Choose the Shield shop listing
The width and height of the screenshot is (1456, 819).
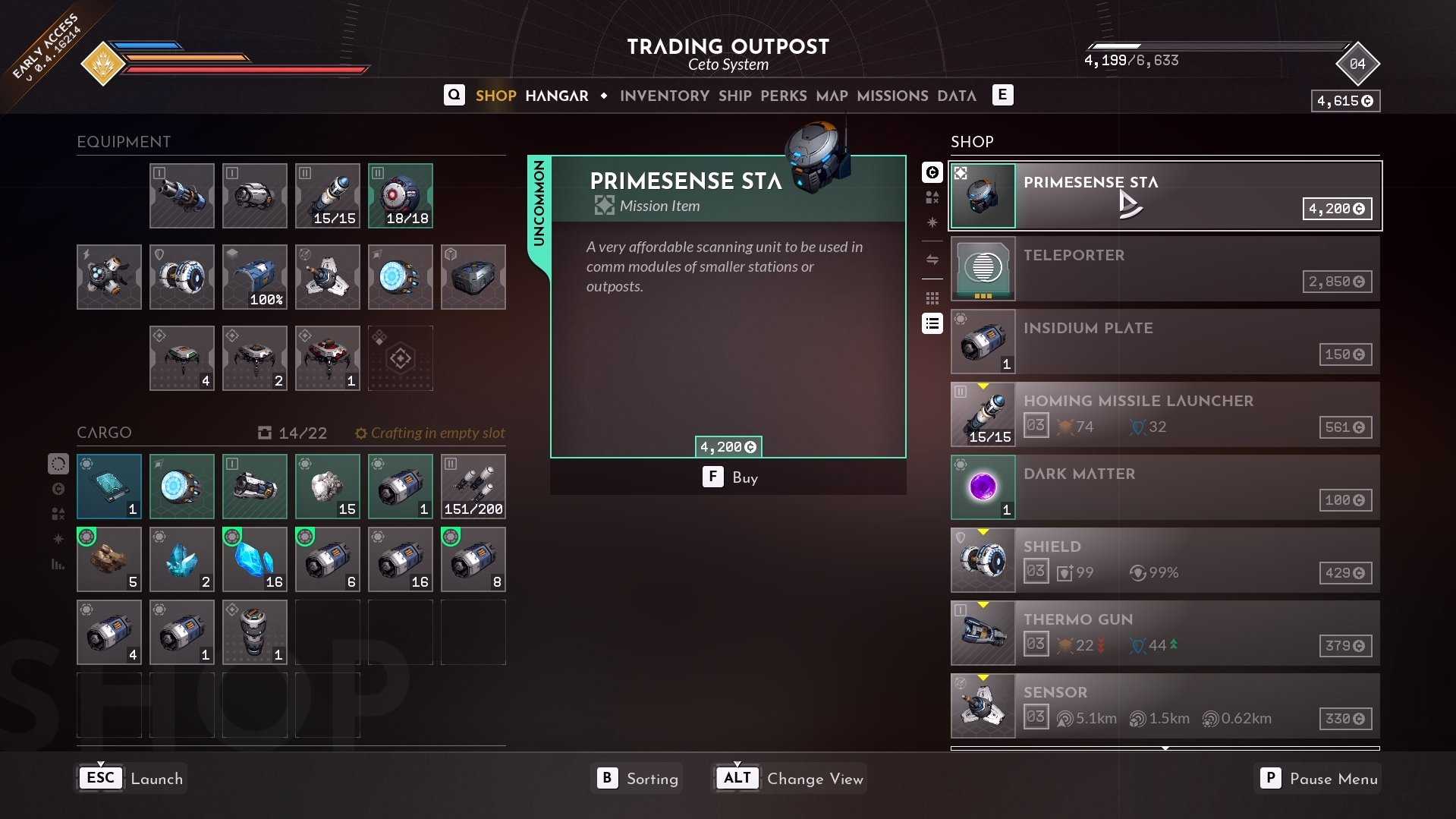(1165, 560)
